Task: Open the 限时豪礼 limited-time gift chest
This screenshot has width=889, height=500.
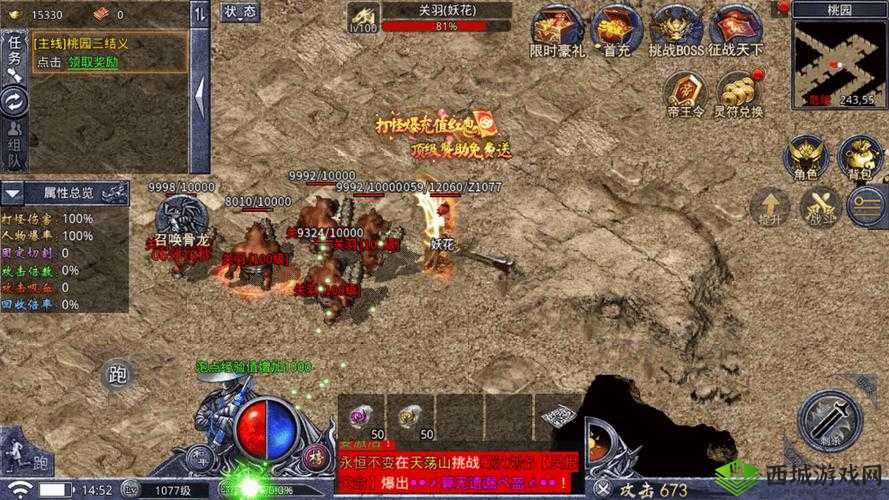Action: click(556, 27)
